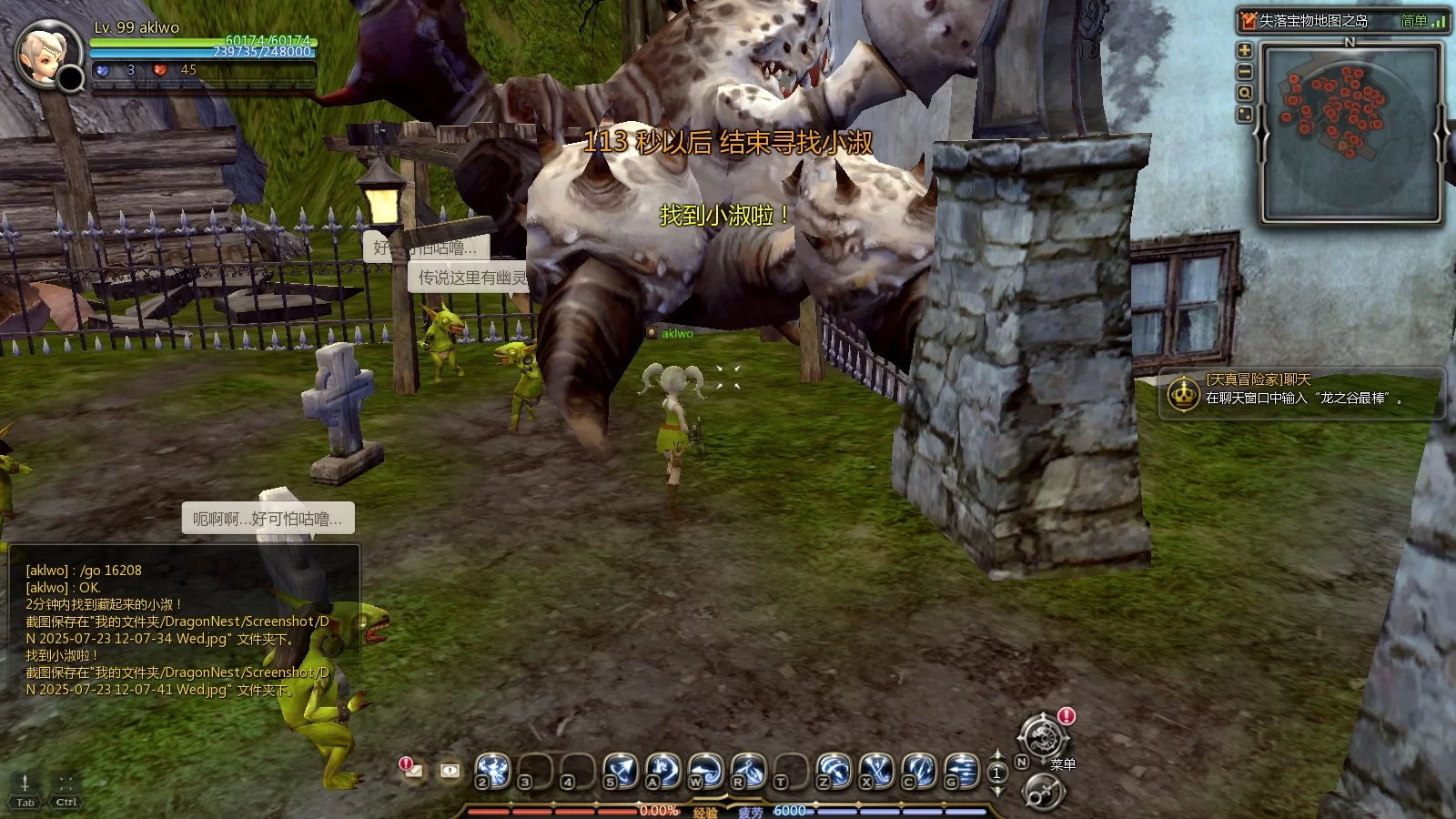Click the minimap zoom-in plus button
This screenshot has width=1456, height=819.
pos(1245,50)
